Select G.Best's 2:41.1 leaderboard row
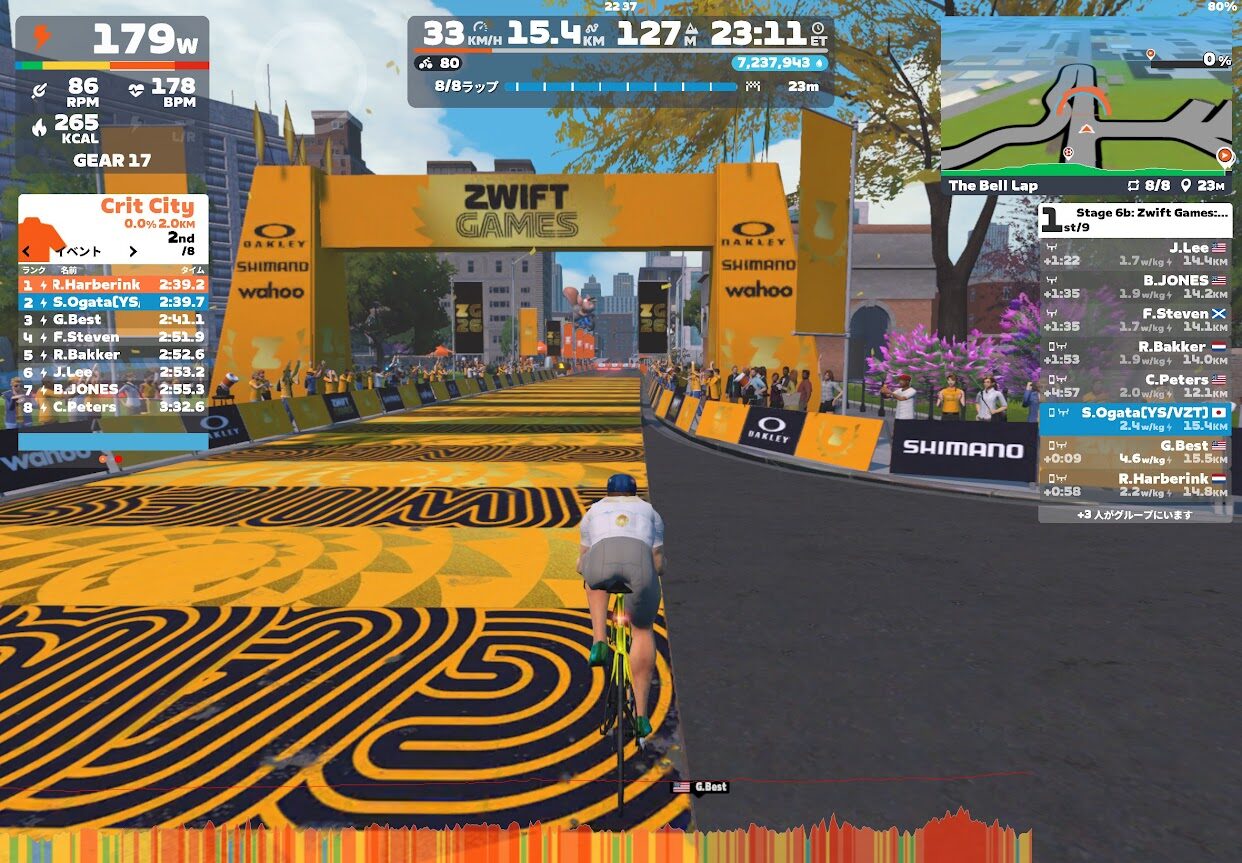Viewport: 1242px width, 863px height. click(113, 320)
